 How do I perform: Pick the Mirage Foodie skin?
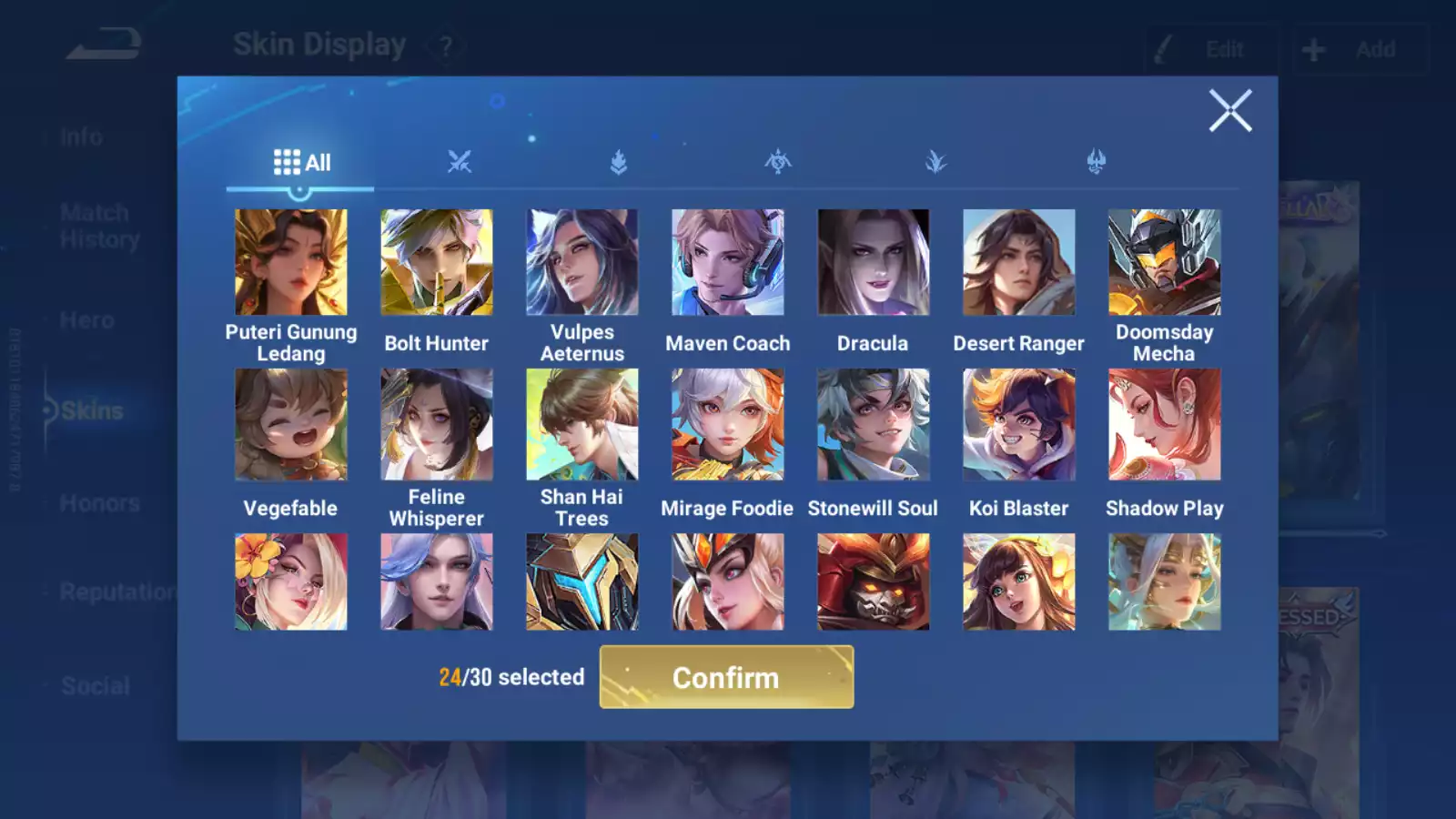pos(728,424)
